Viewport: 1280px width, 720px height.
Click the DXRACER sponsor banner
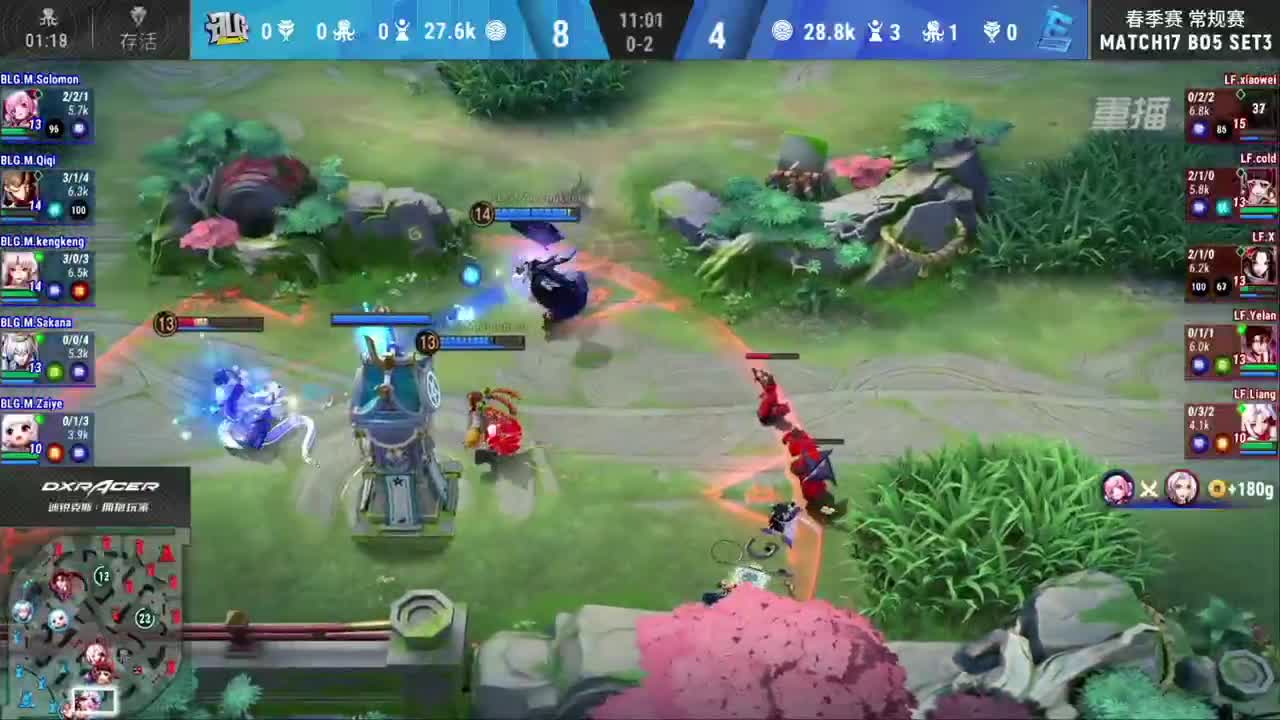(x=95, y=493)
